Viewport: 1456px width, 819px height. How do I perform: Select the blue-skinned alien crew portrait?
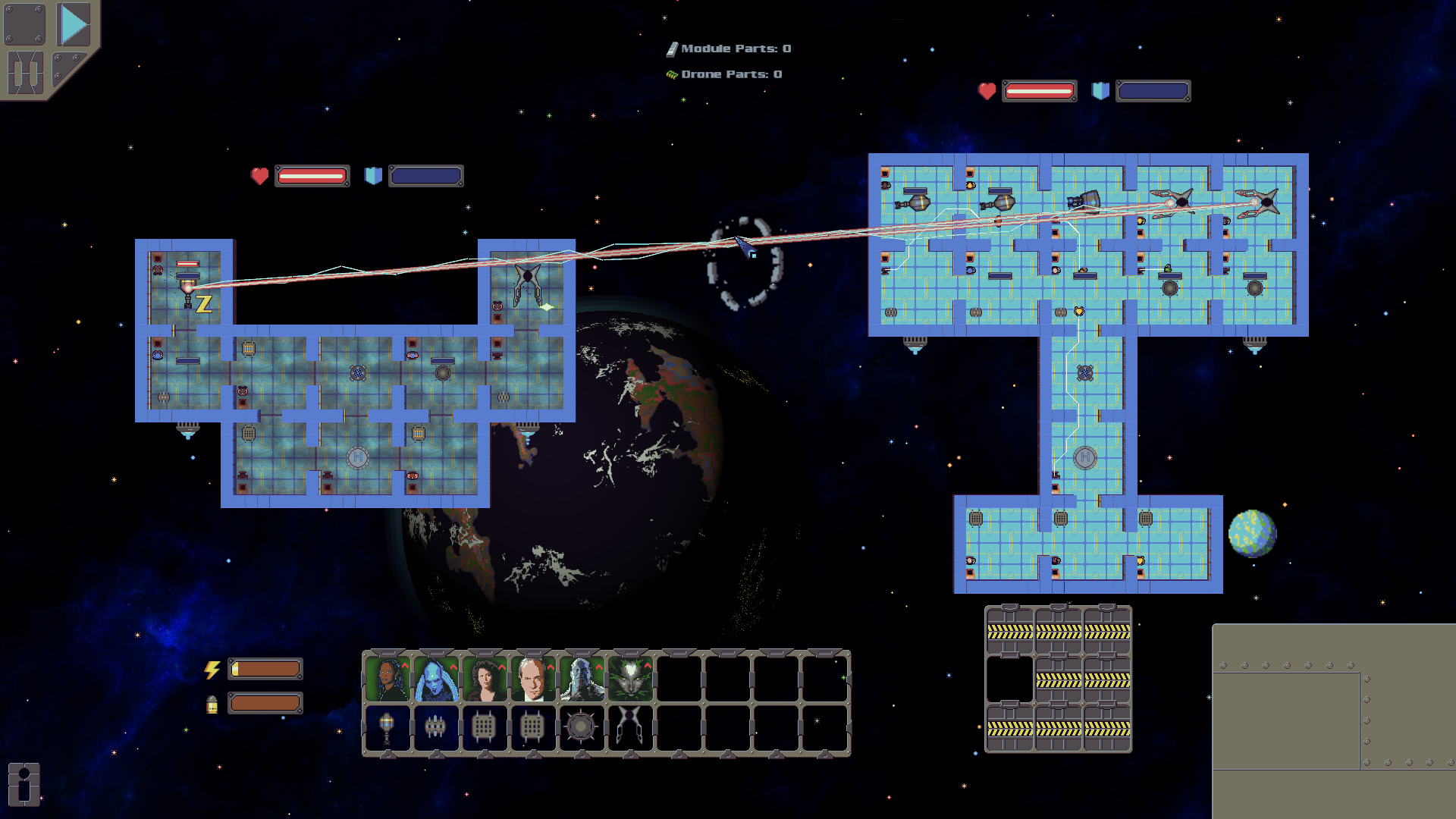coord(436,678)
